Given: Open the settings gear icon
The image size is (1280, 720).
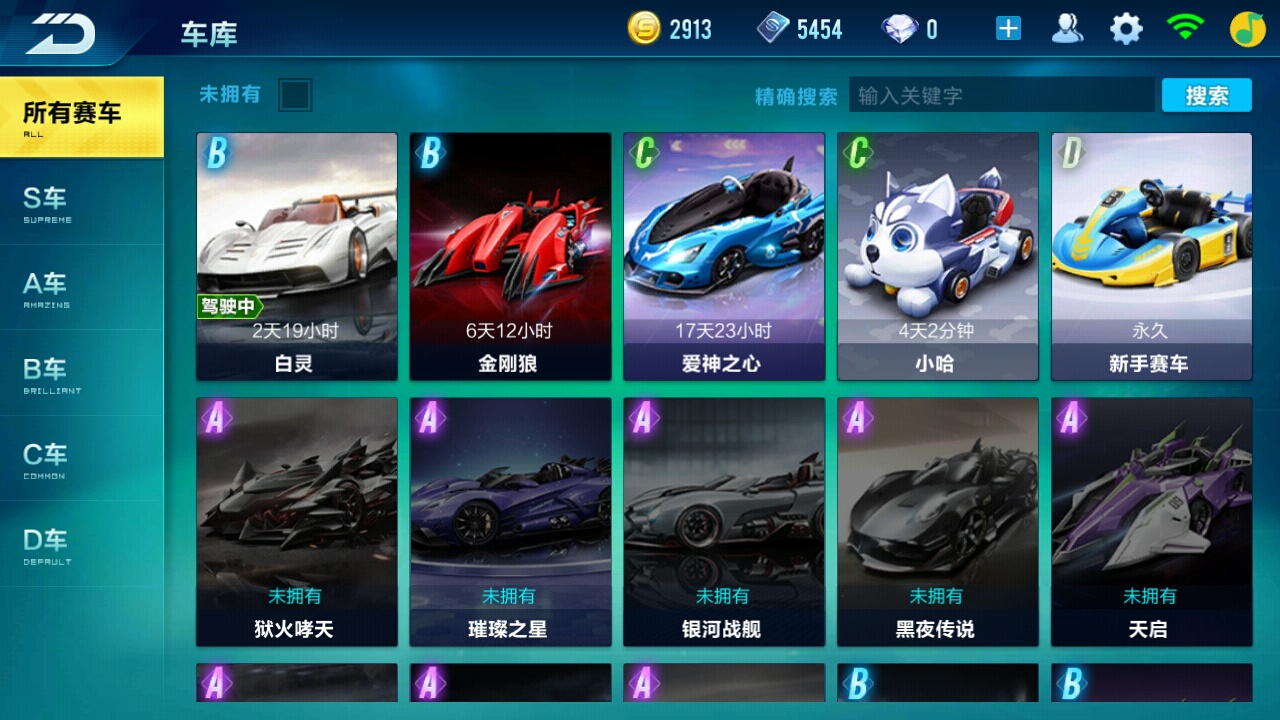Looking at the screenshot, I should coord(1125,27).
